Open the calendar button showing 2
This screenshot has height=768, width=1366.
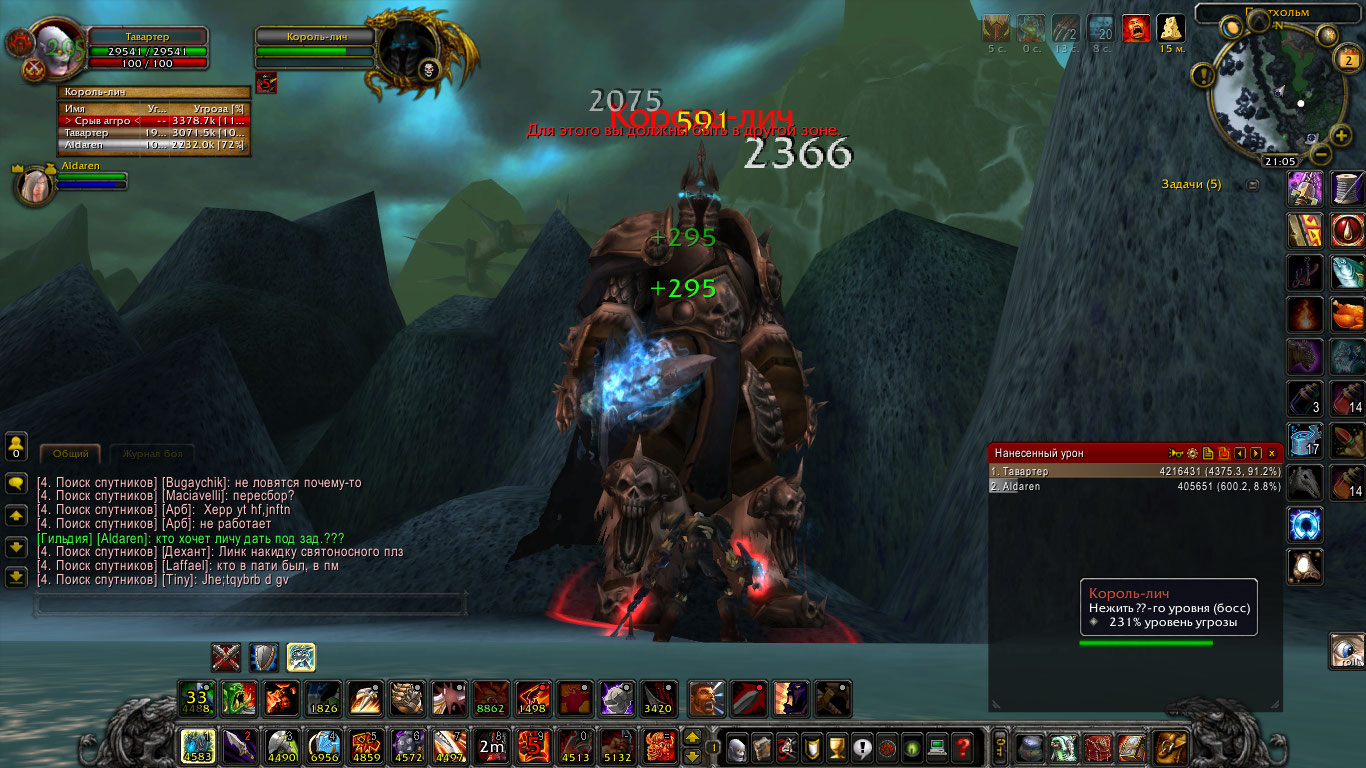[x=1346, y=59]
